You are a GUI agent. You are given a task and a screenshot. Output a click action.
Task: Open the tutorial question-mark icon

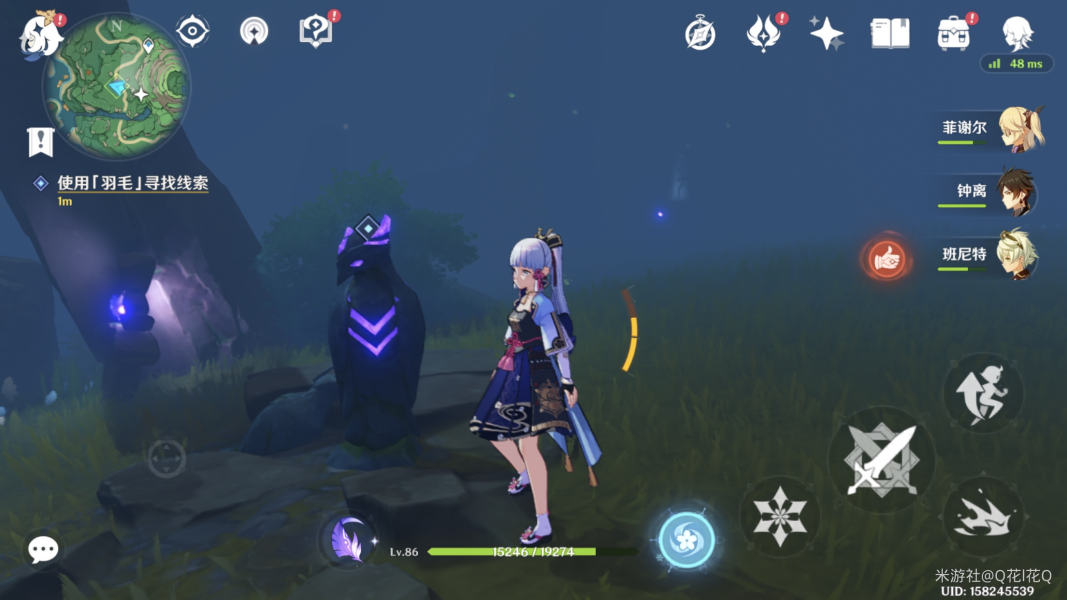[315, 32]
